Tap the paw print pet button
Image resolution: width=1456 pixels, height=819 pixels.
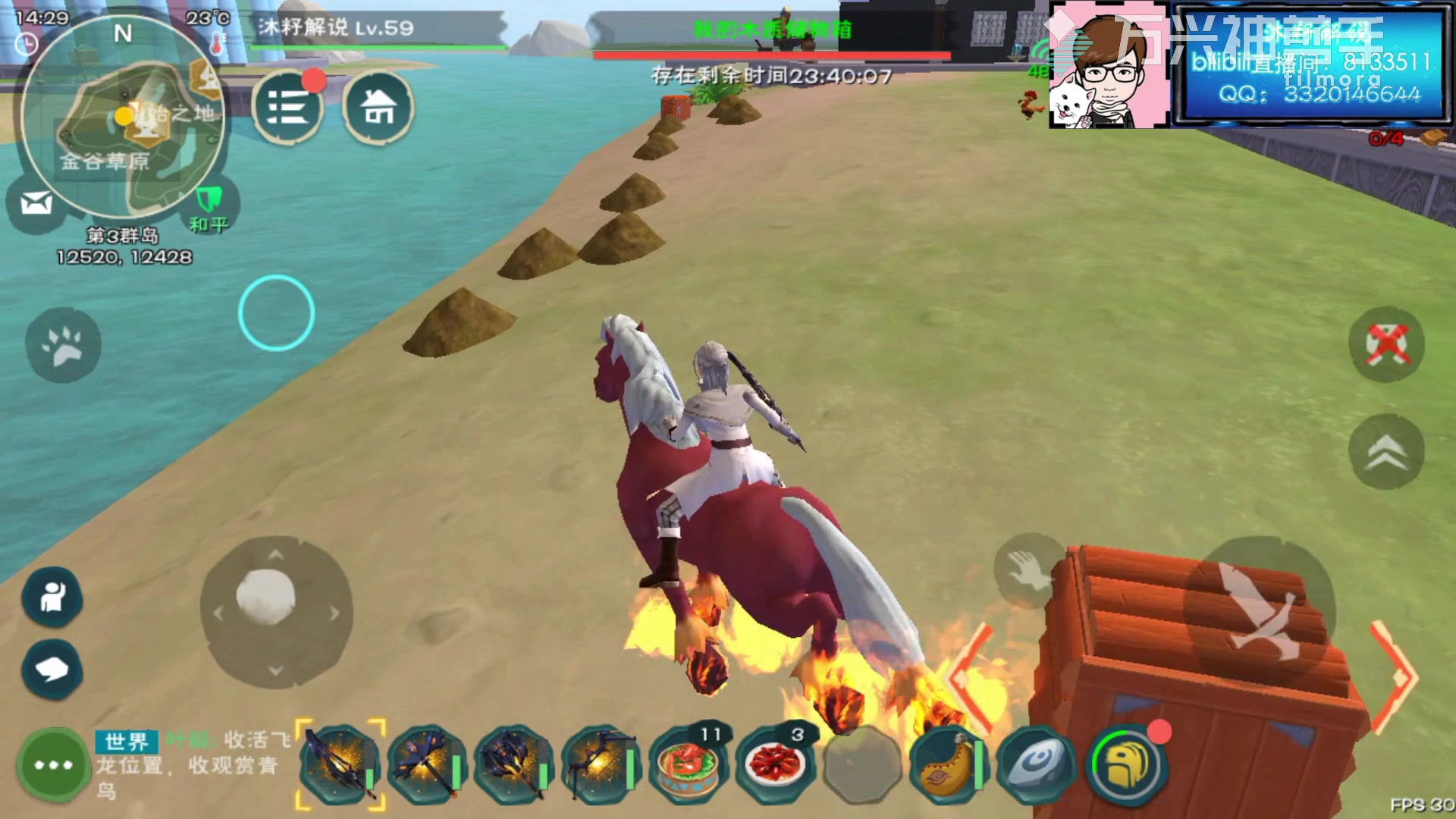click(x=63, y=345)
